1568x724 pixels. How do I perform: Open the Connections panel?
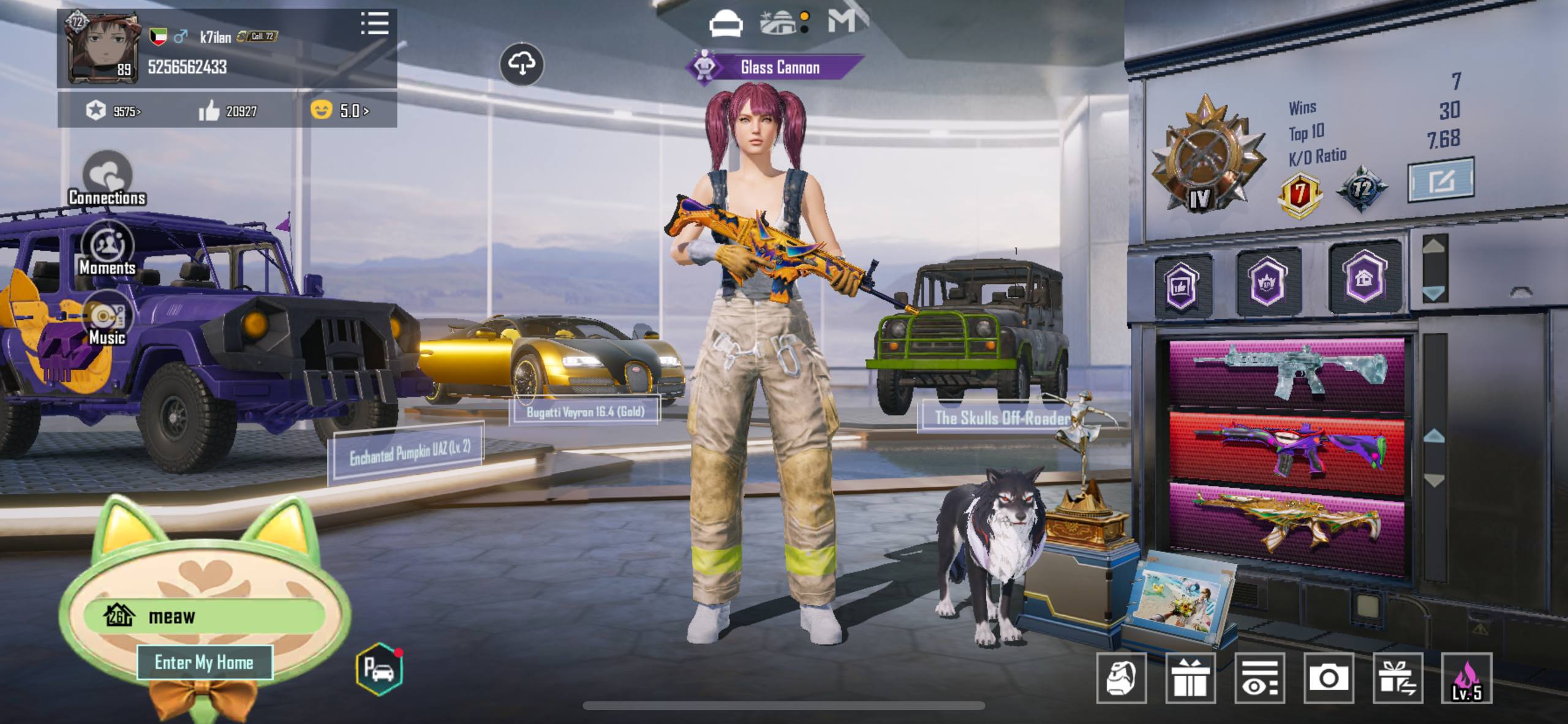pos(107,178)
